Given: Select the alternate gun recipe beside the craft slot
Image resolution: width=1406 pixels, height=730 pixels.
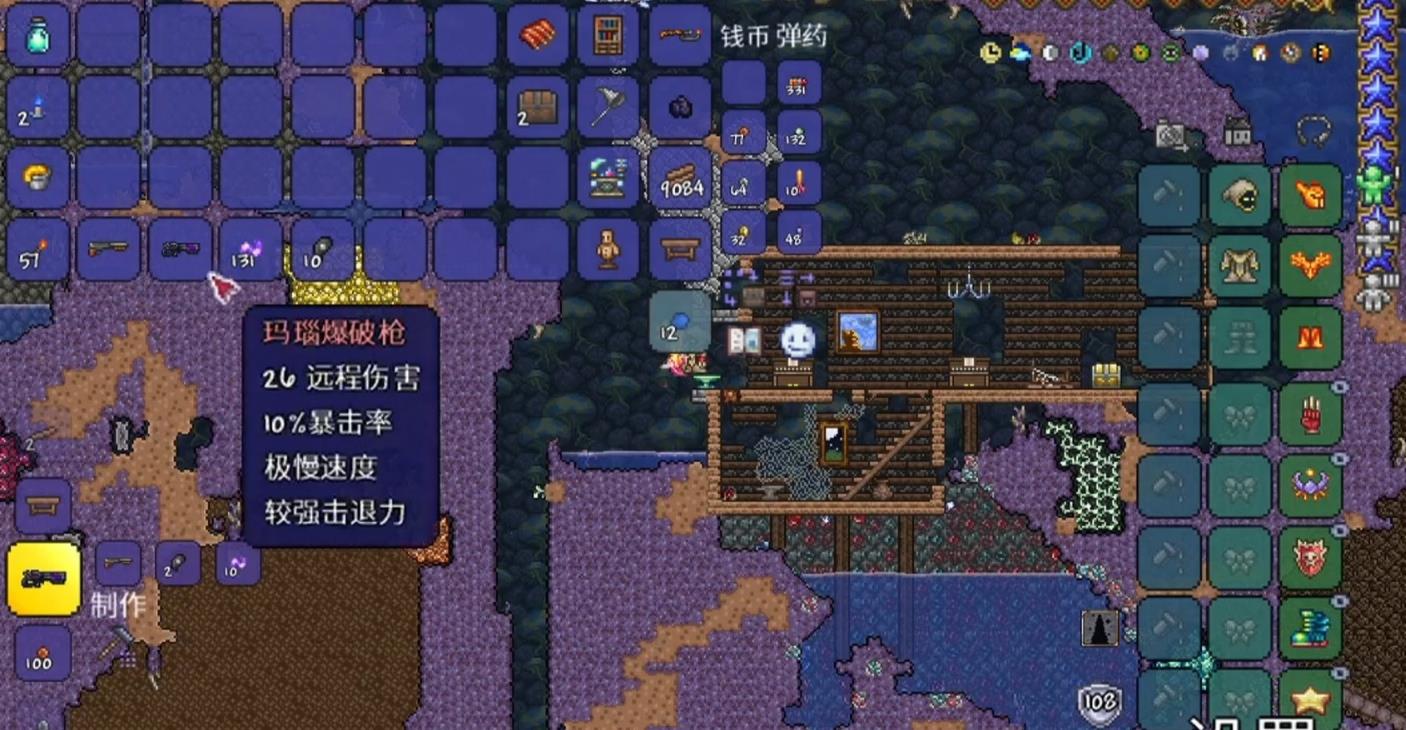Looking at the screenshot, I should [117, 562].
